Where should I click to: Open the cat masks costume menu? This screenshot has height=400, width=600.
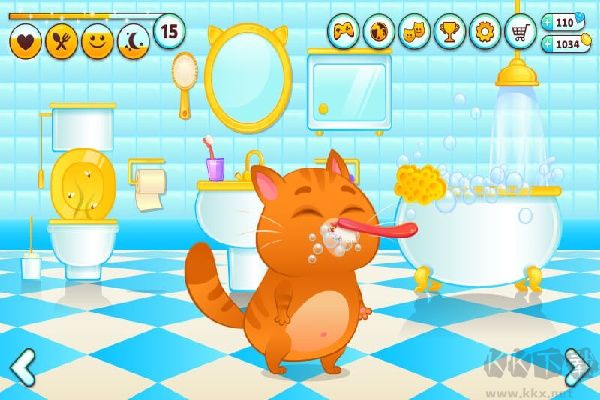click(413, 31)
